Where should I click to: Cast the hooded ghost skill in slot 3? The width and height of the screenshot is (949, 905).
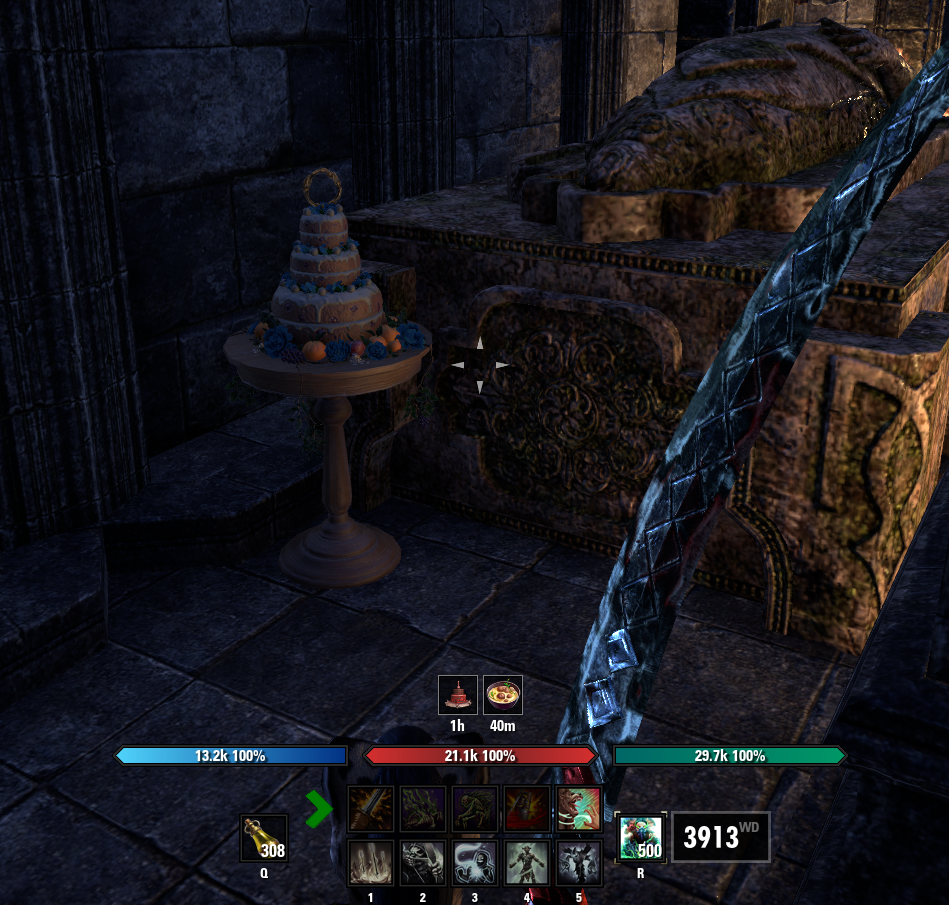[474, 863]
